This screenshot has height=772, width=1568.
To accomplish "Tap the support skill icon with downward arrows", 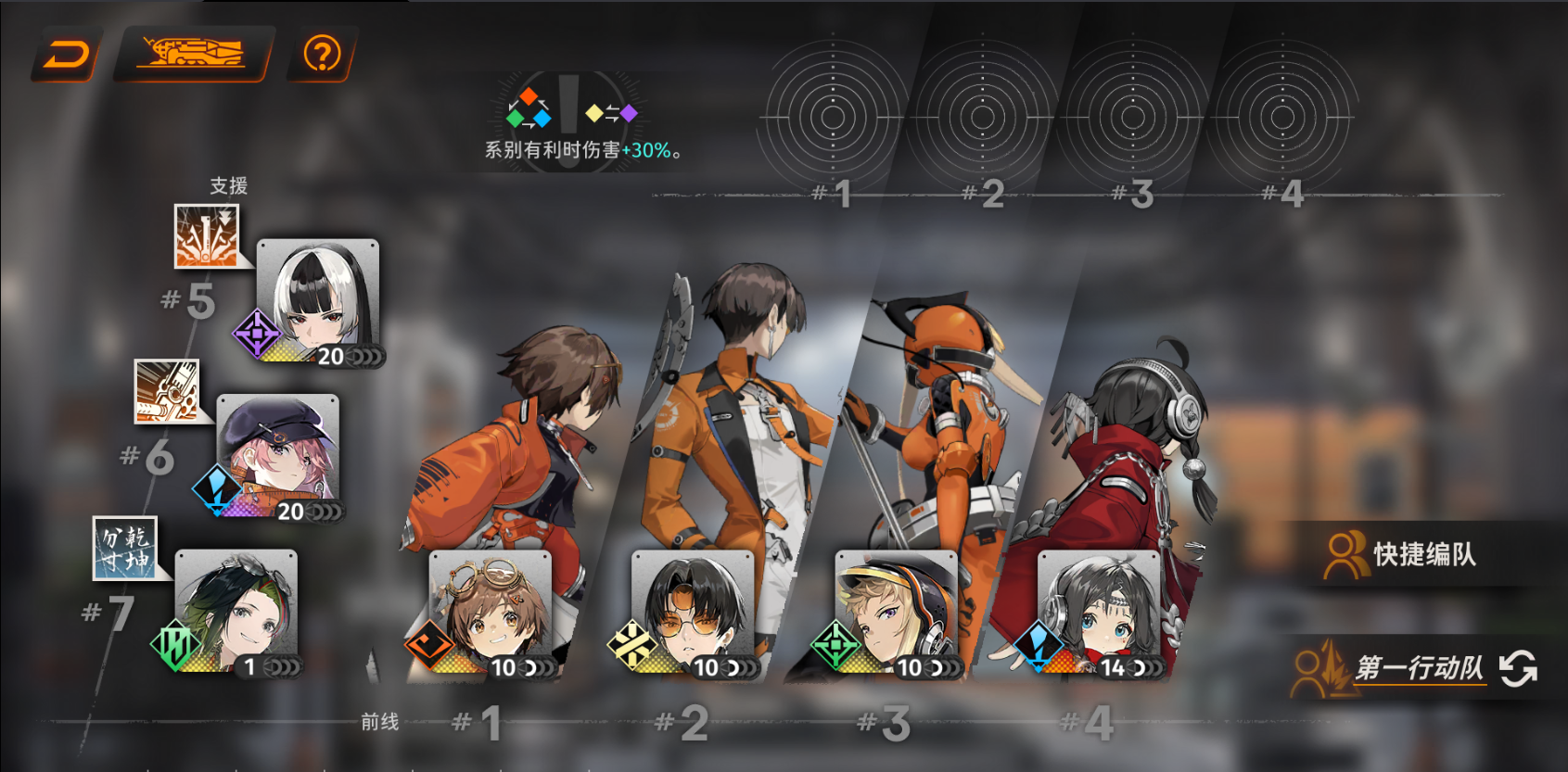I will pos(207,235).
